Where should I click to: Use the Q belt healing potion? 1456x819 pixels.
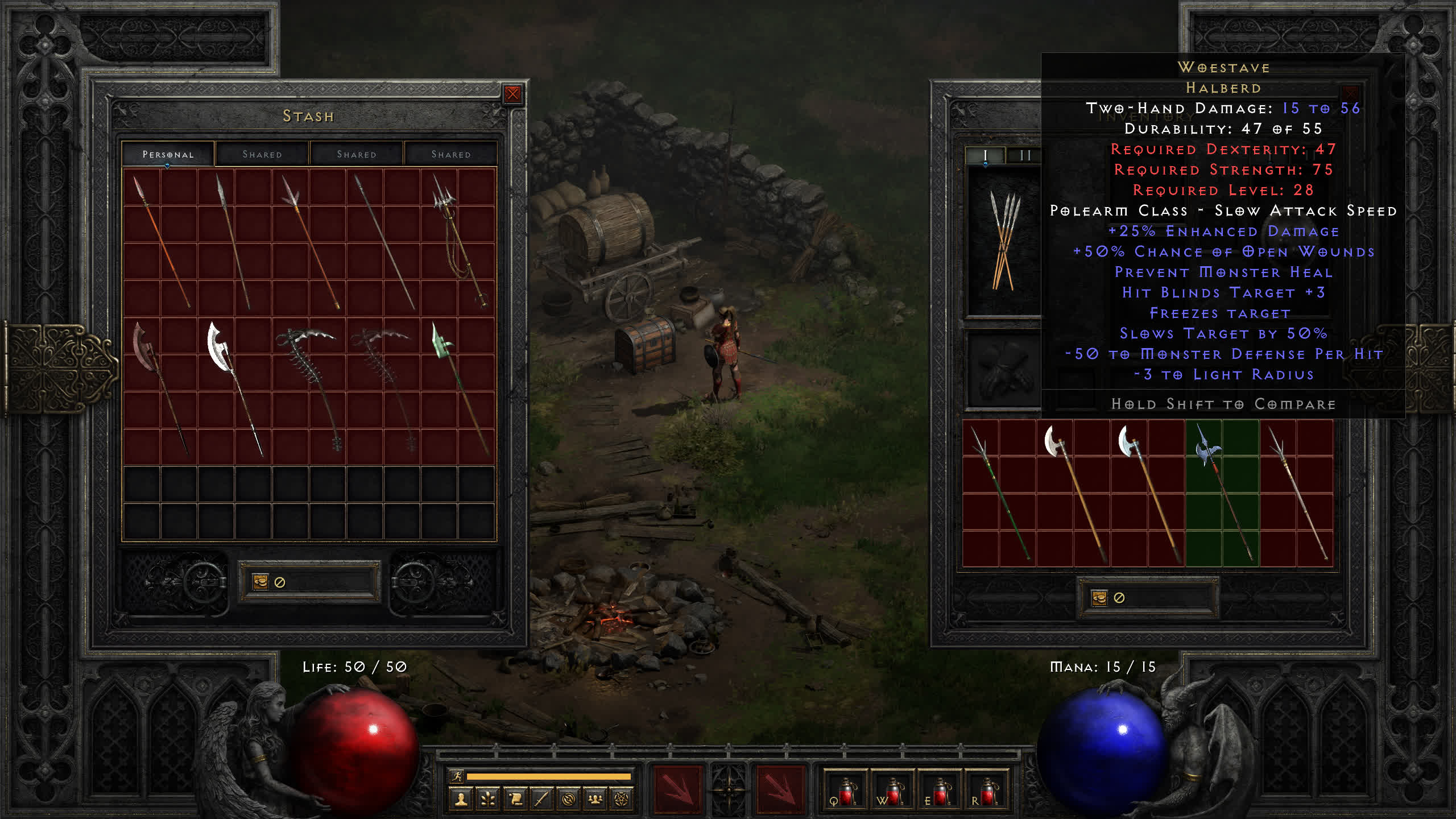[x=845, y=791]
